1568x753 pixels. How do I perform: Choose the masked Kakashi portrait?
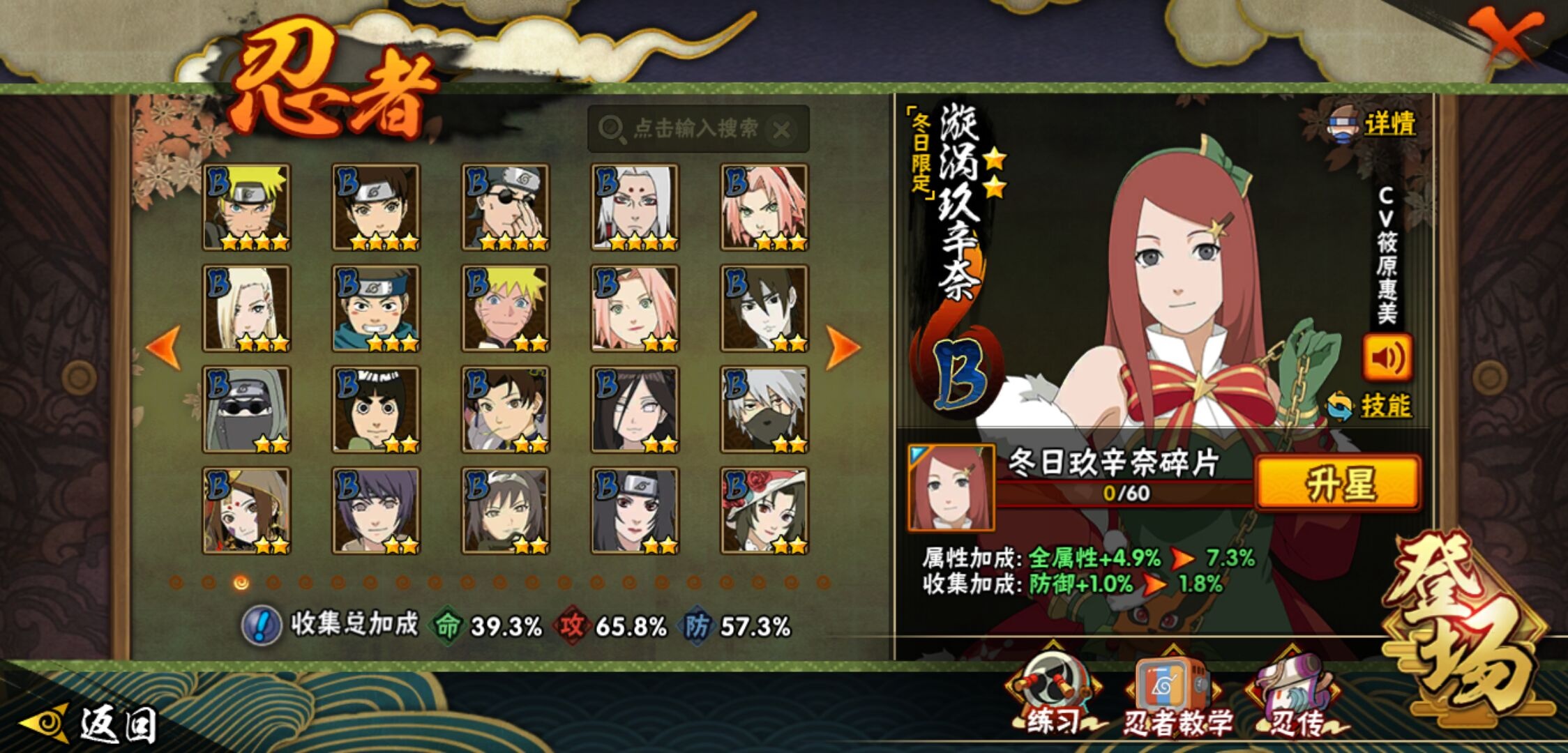(764, 409)
